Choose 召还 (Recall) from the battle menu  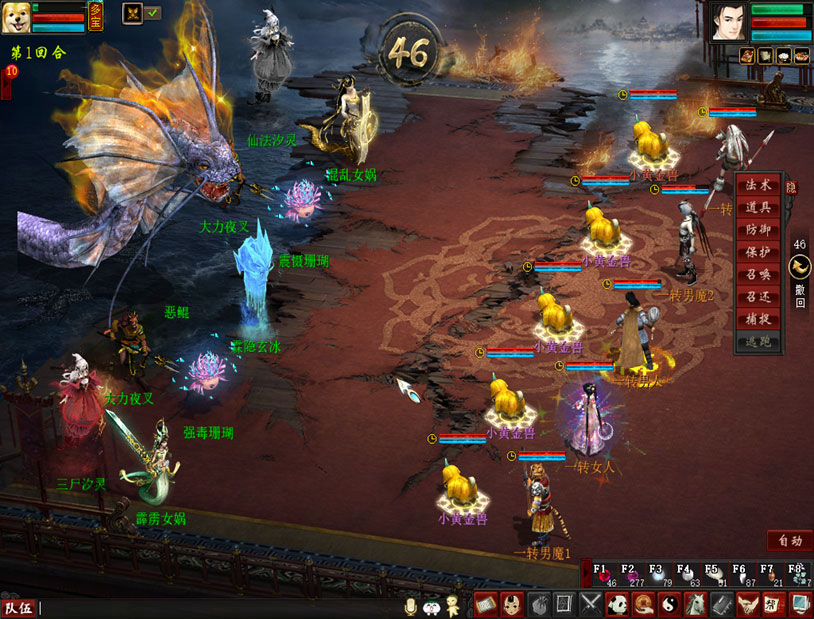(x=758, y=296)
